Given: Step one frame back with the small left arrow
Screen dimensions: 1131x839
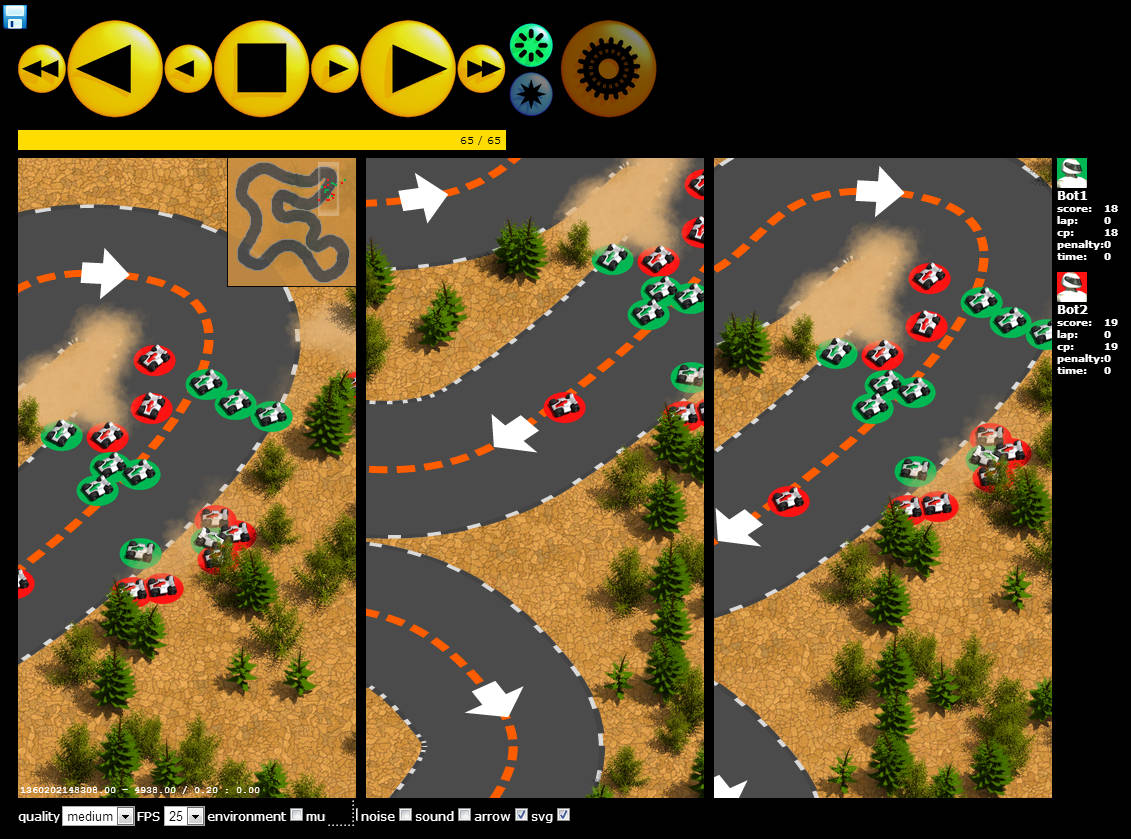Looking at the screenshot, I should [187, 69].
